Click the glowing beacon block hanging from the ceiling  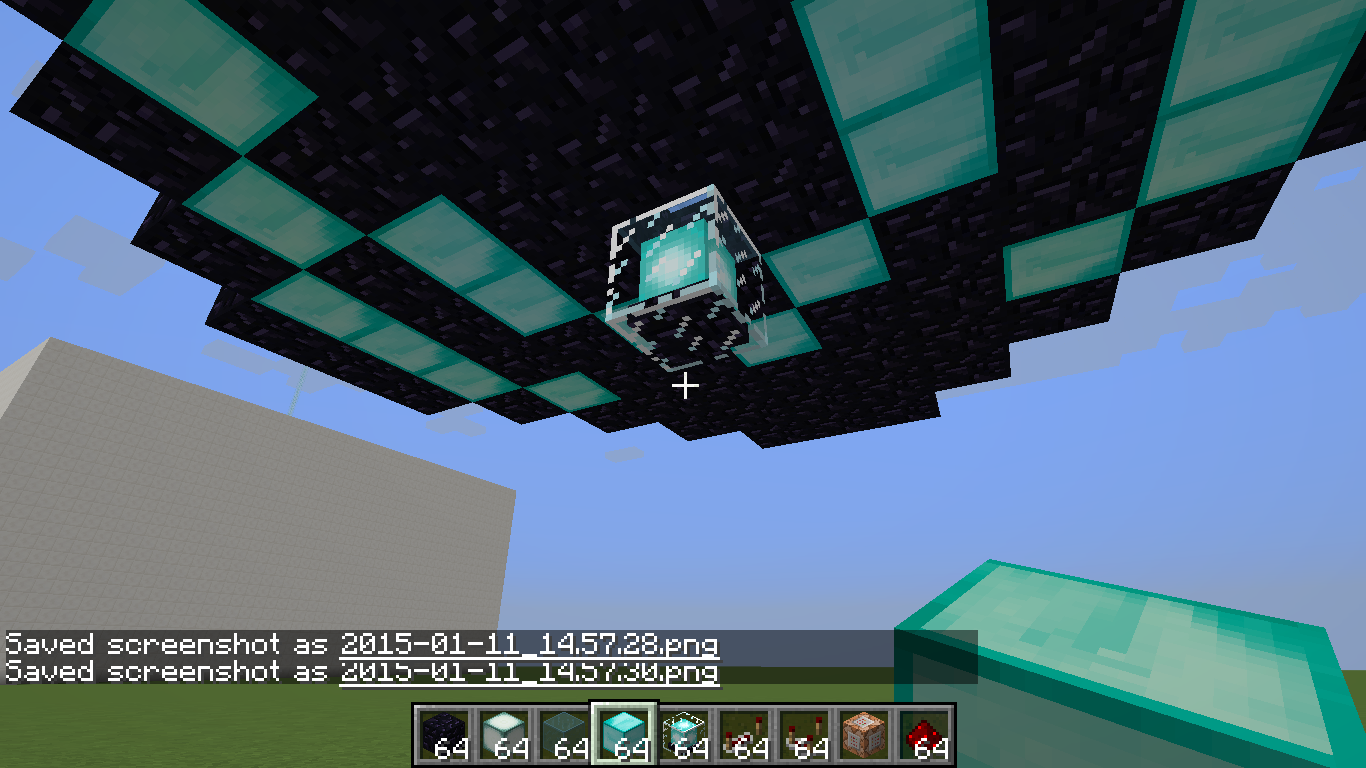[x=678, y=260]
